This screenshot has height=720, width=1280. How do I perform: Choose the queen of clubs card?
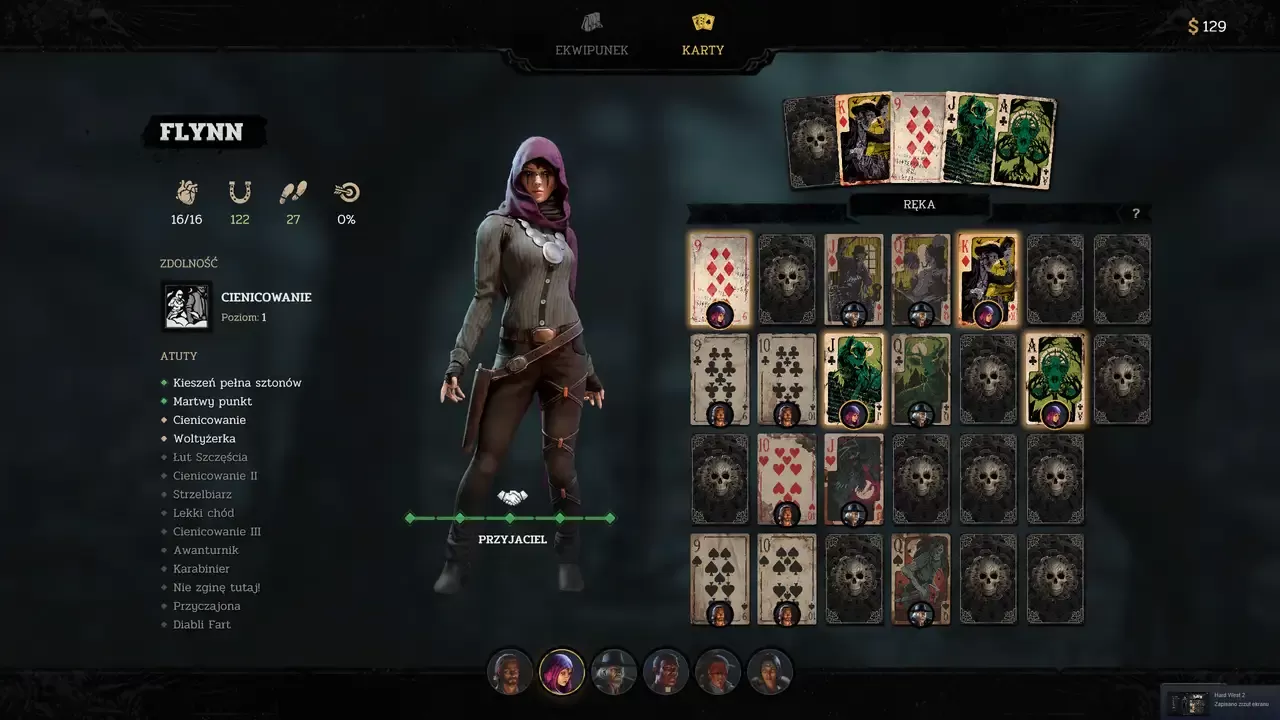tap(921, 379)
